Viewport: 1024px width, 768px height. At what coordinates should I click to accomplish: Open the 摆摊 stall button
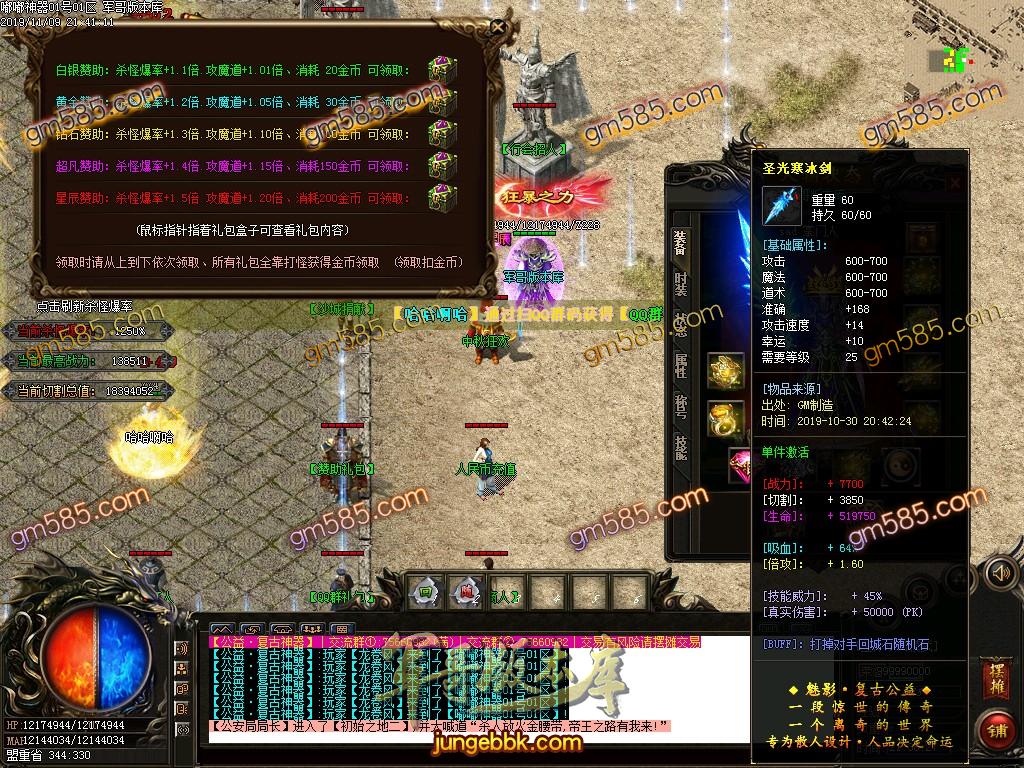coord(996,677)
